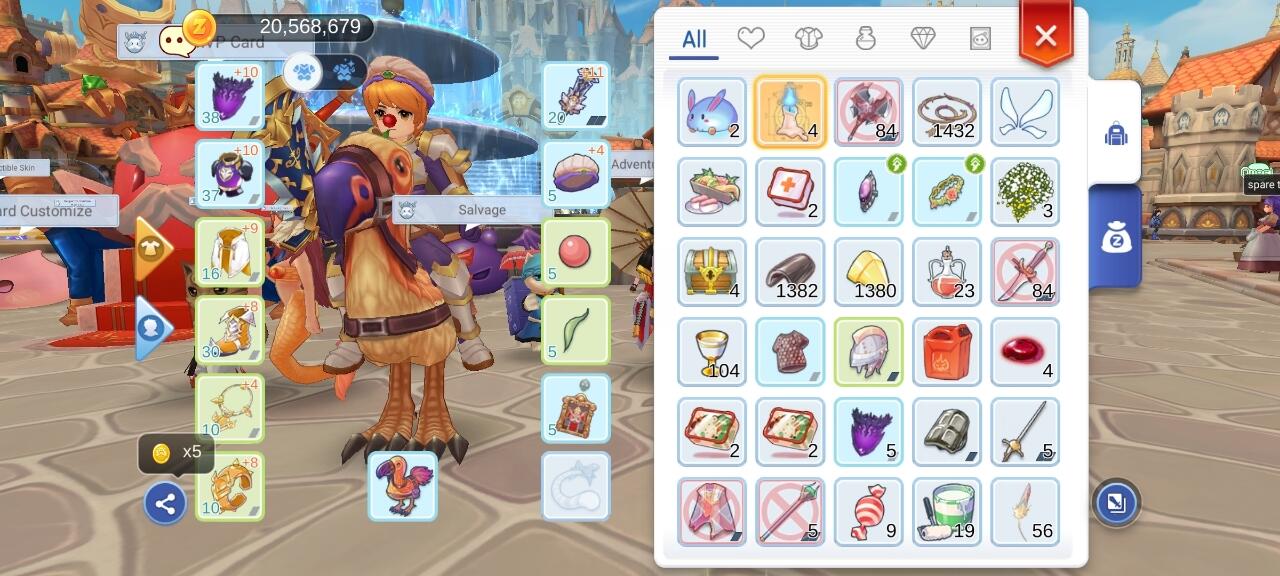Inspect the equipped red orb accessory
The image size is (1280, 576).
point(576,253)
